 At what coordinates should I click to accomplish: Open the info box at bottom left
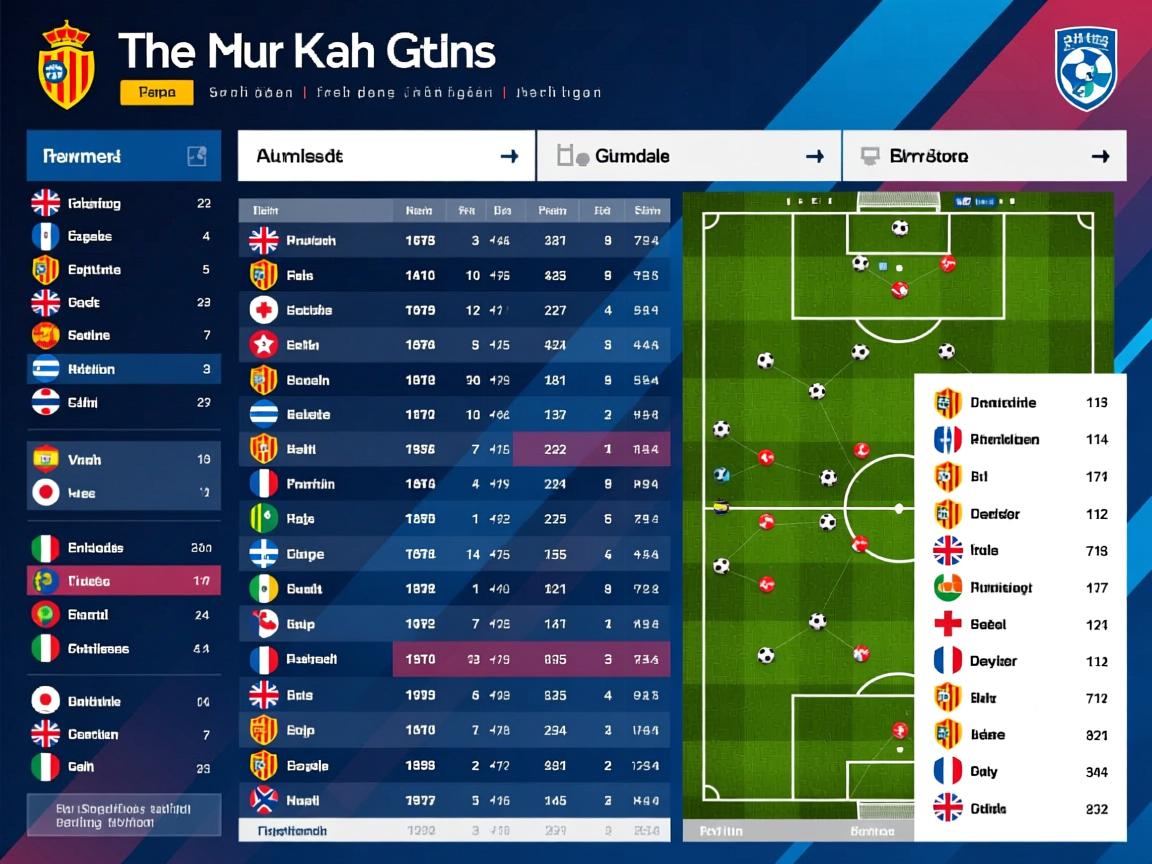[123, 815]
